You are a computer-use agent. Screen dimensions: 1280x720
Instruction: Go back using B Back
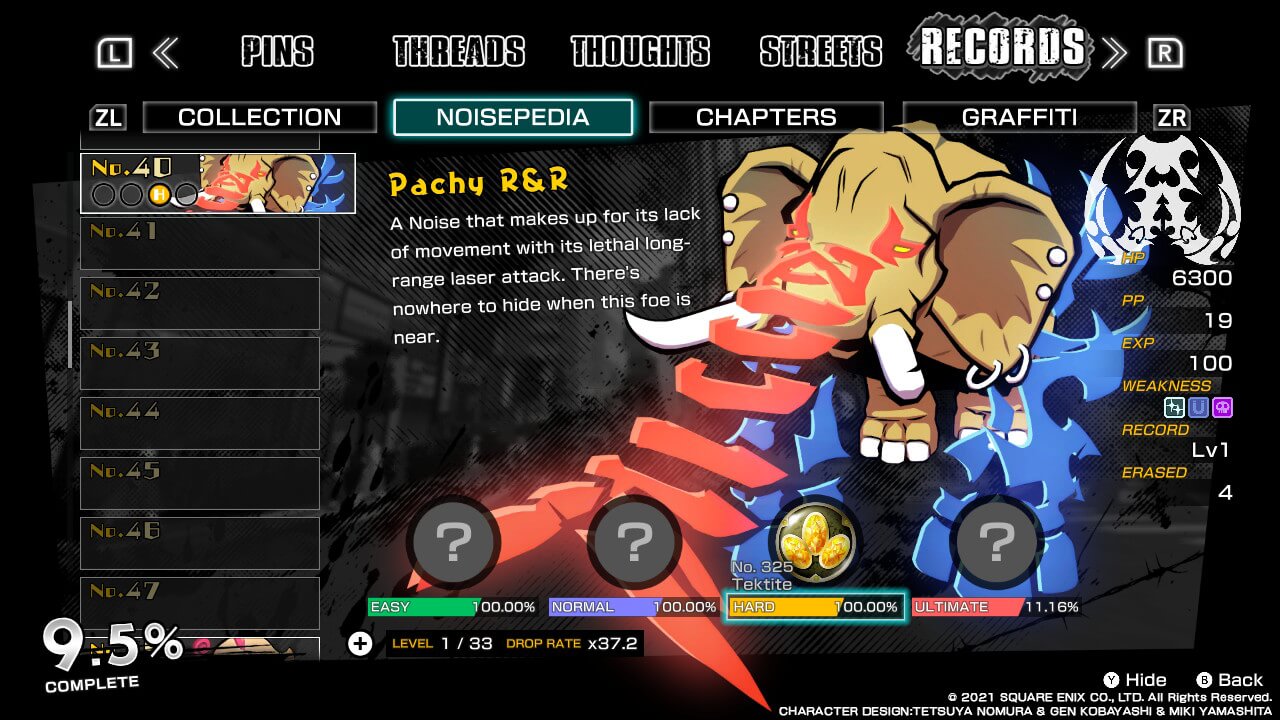click(x=1228, y=679)
